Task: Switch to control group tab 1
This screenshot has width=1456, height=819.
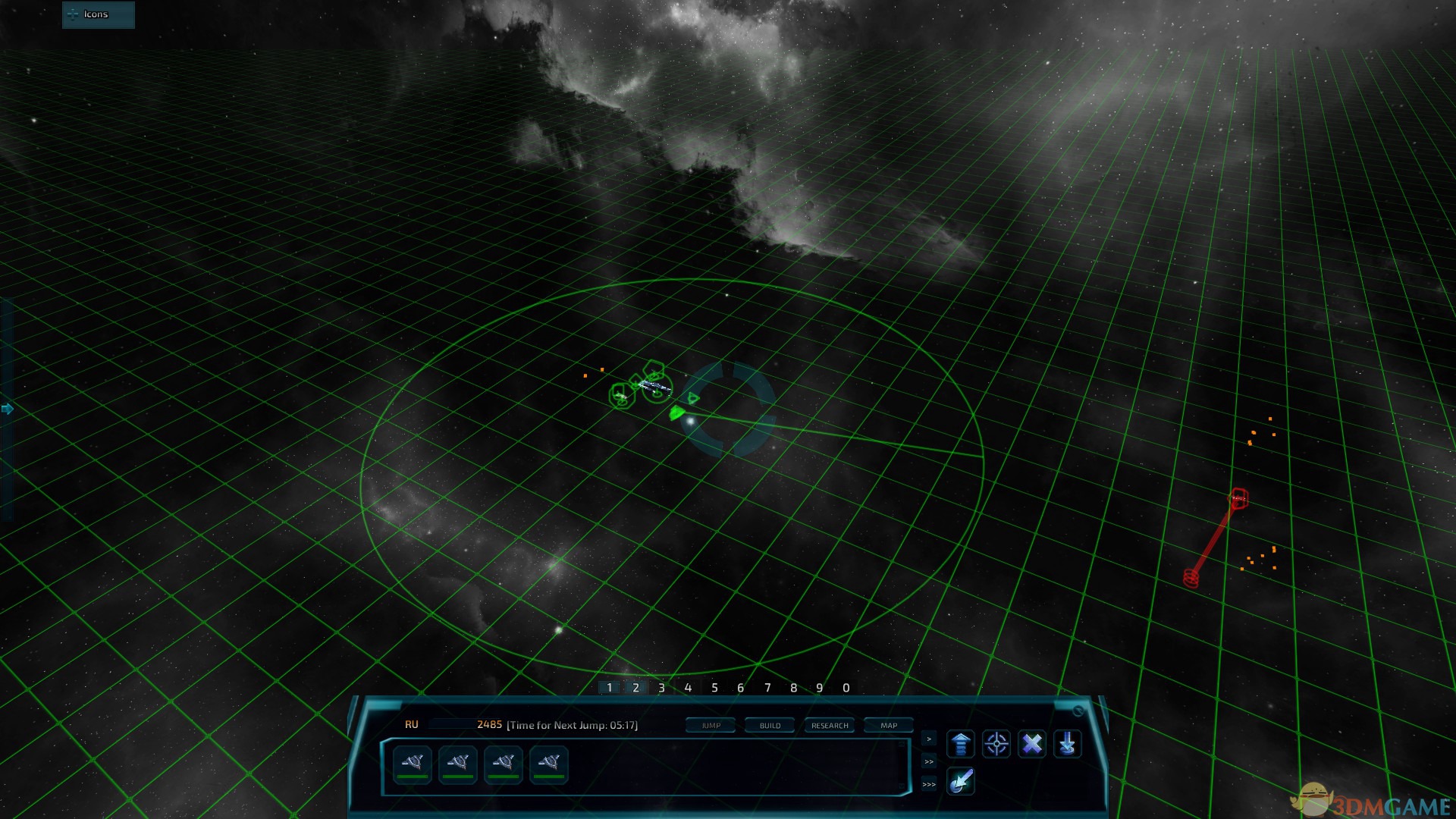Action: (x=609, y=687)
